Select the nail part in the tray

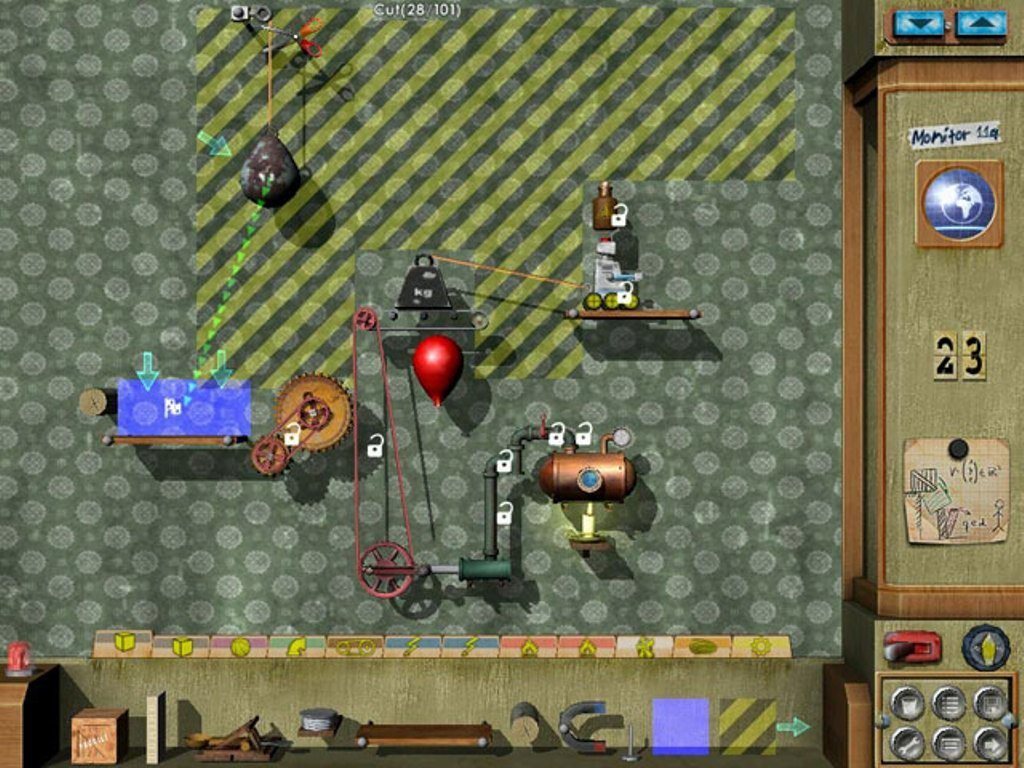tap(630, 745)
